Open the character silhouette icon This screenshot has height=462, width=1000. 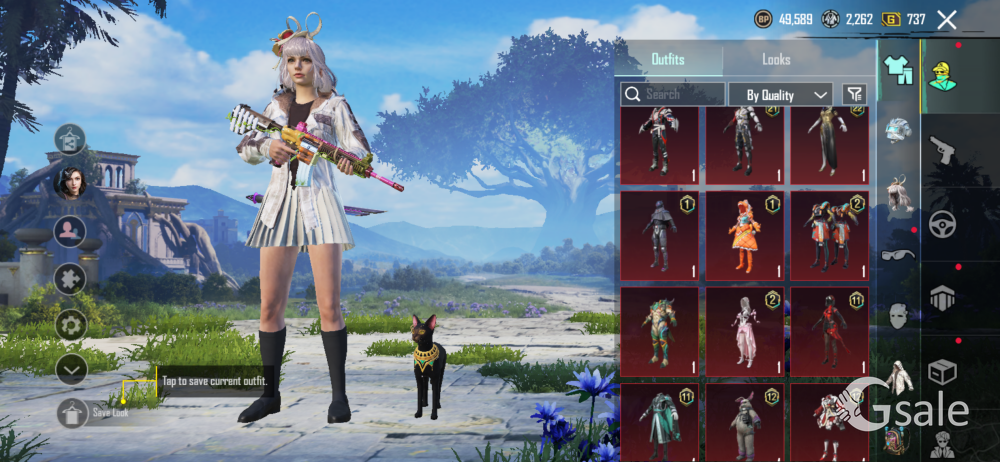pos(70,231)
